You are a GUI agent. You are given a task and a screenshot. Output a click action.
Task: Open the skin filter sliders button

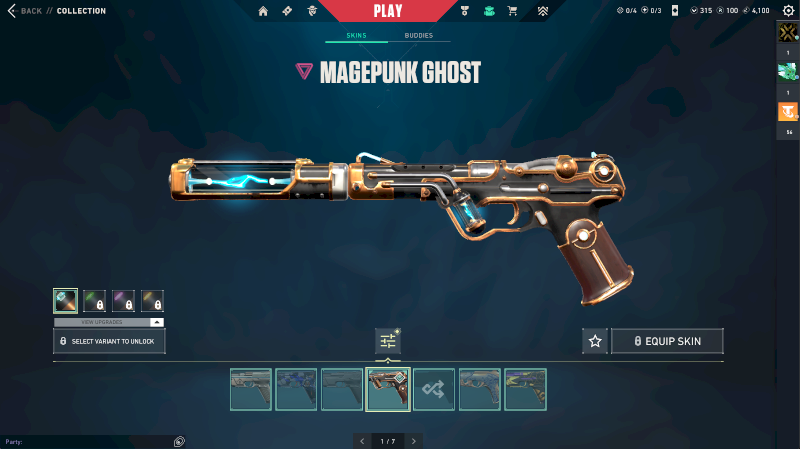388,341
